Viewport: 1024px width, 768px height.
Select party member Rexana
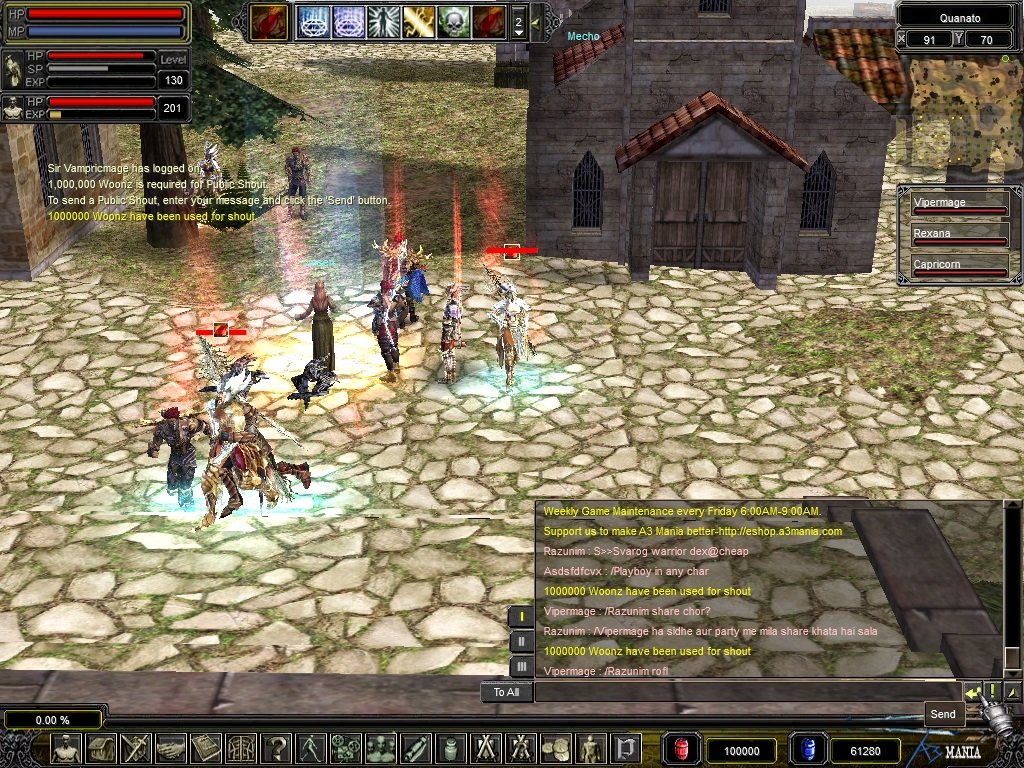click(958, 236)
